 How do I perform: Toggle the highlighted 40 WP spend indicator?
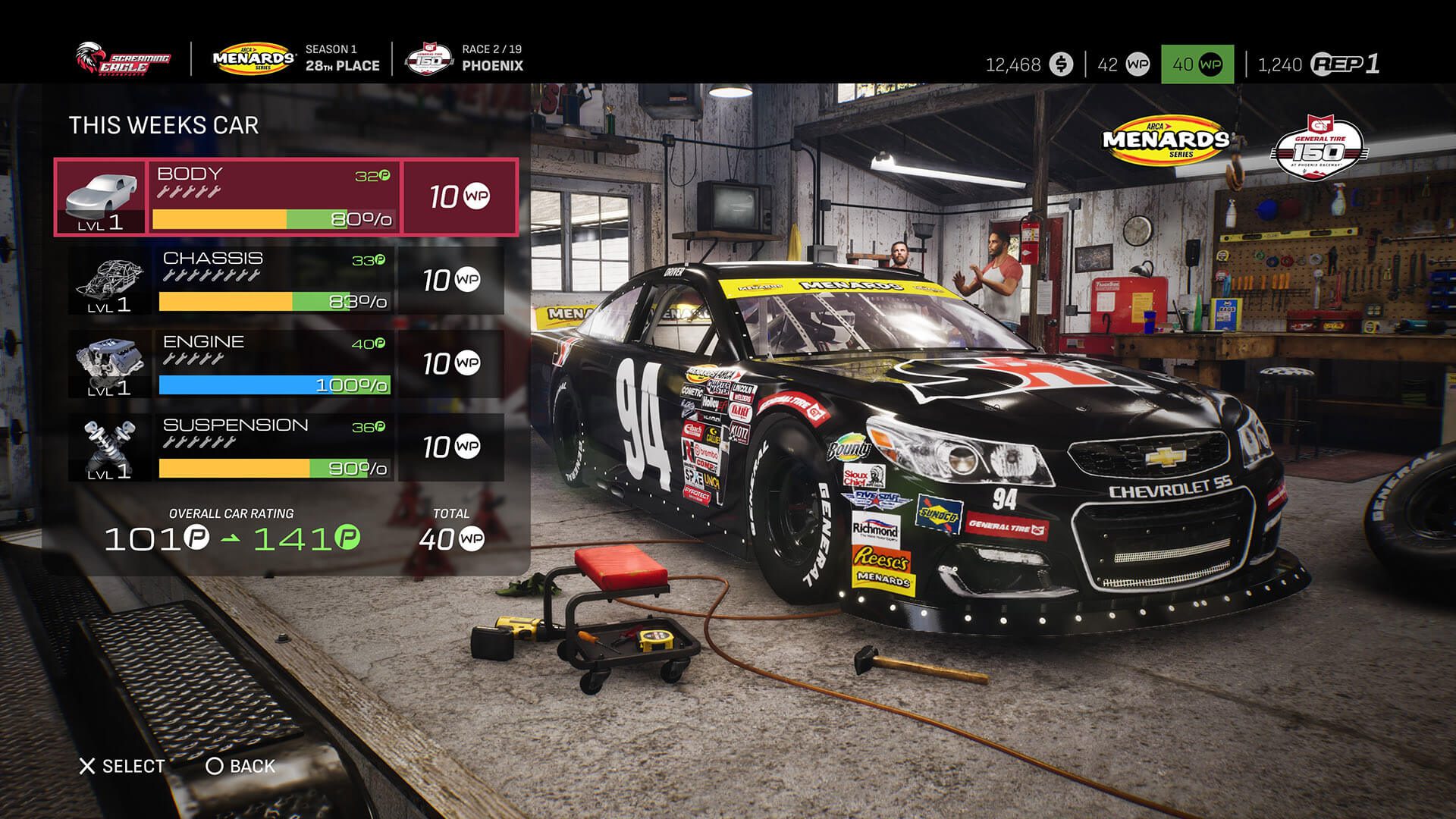[1198, 66]
